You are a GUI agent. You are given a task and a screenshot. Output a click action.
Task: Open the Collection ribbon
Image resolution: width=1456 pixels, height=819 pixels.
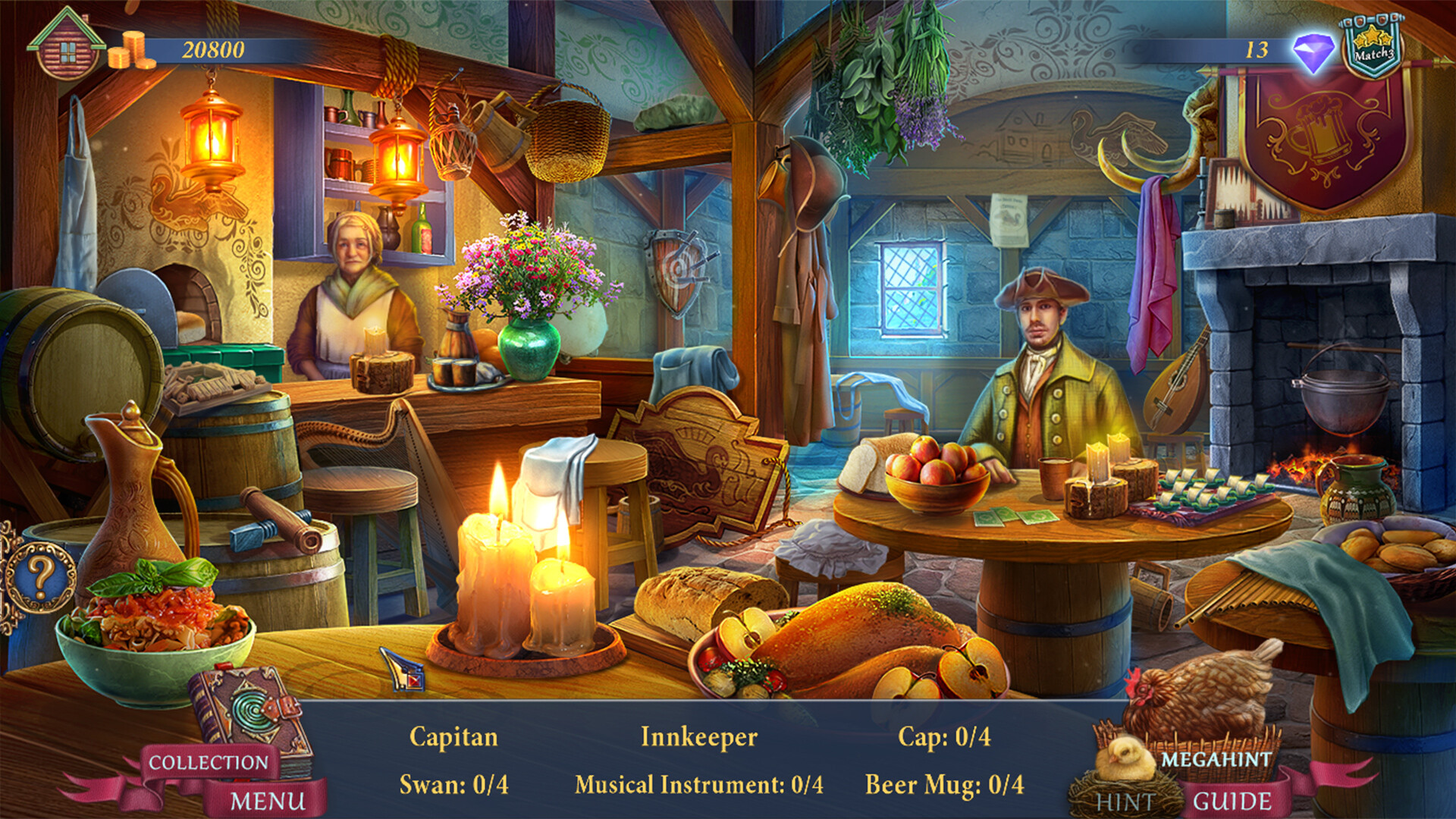point(209,762)
